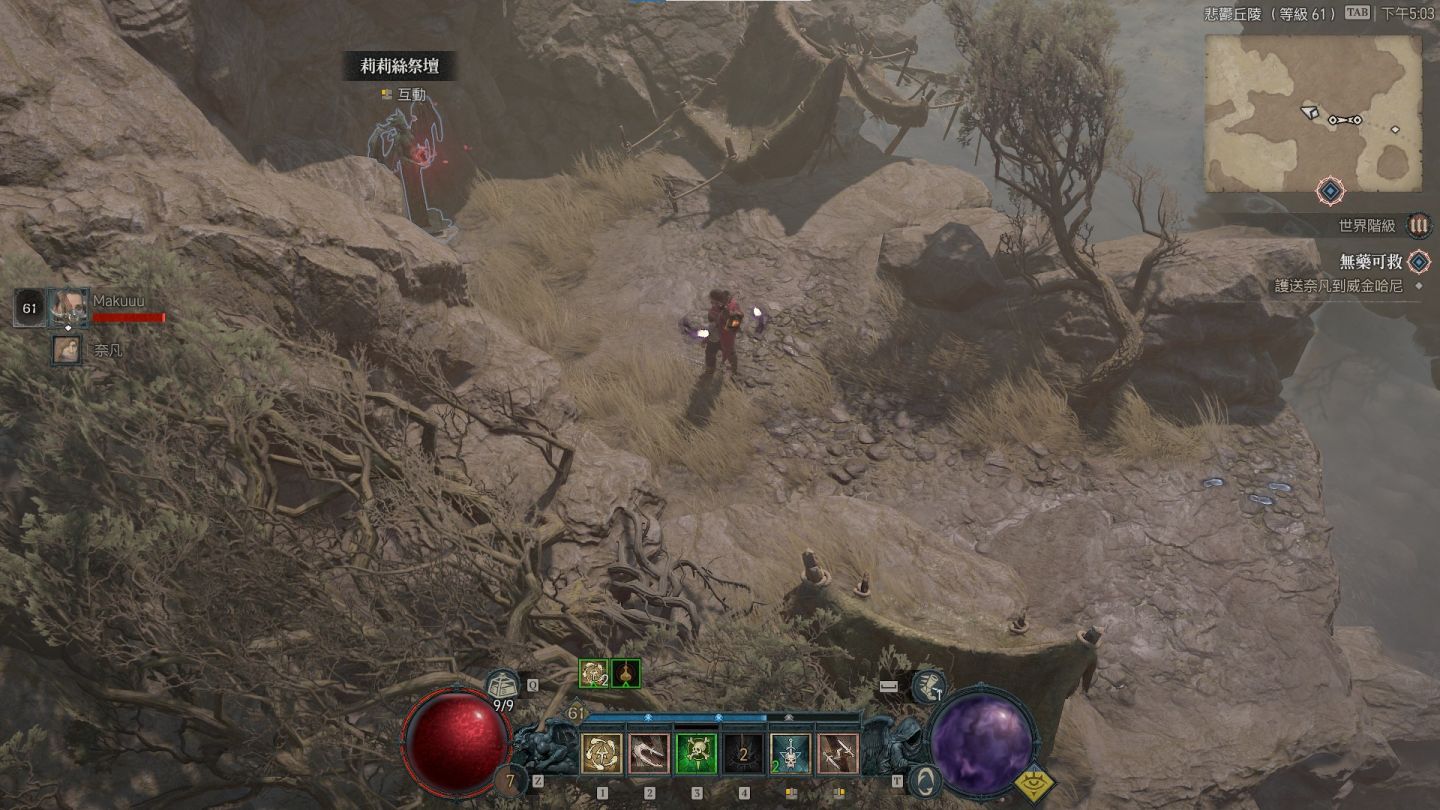This screenshot has width=1440, height=810.
Task: Click the swirl icon left of purple orb
Action: [x=926, y=780]
